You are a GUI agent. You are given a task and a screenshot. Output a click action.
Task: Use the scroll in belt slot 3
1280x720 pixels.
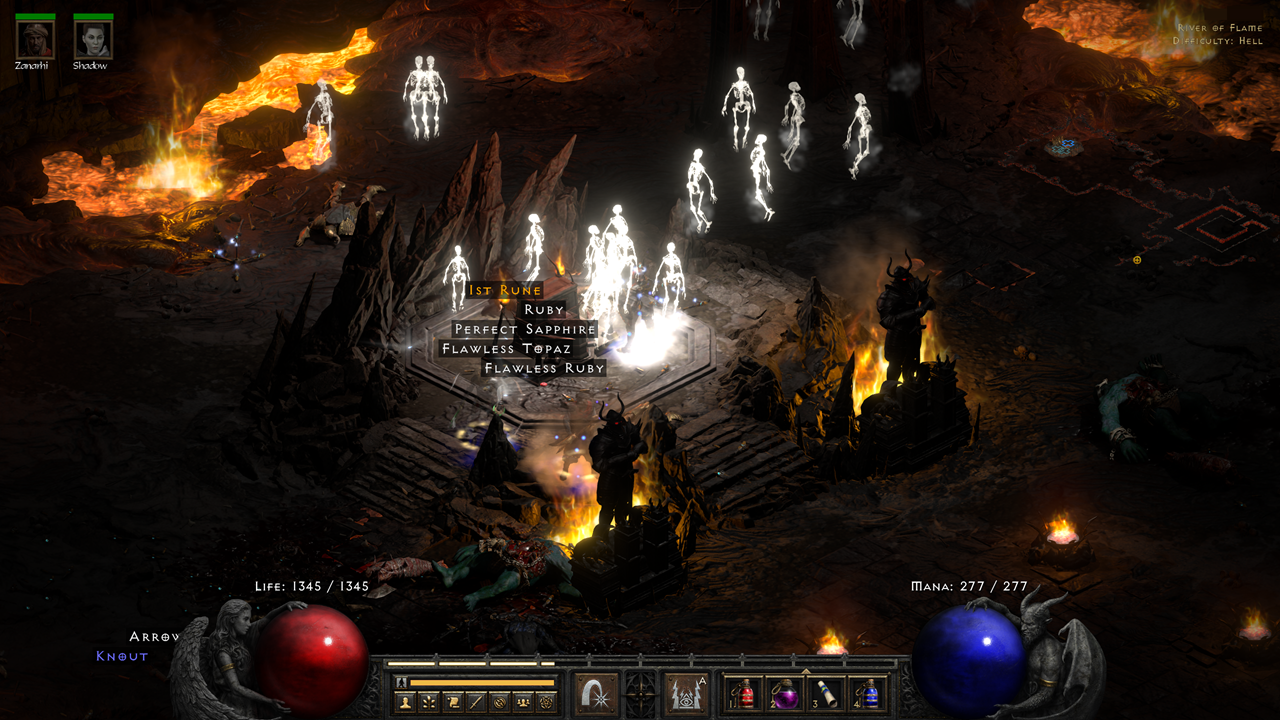(827, 694)
